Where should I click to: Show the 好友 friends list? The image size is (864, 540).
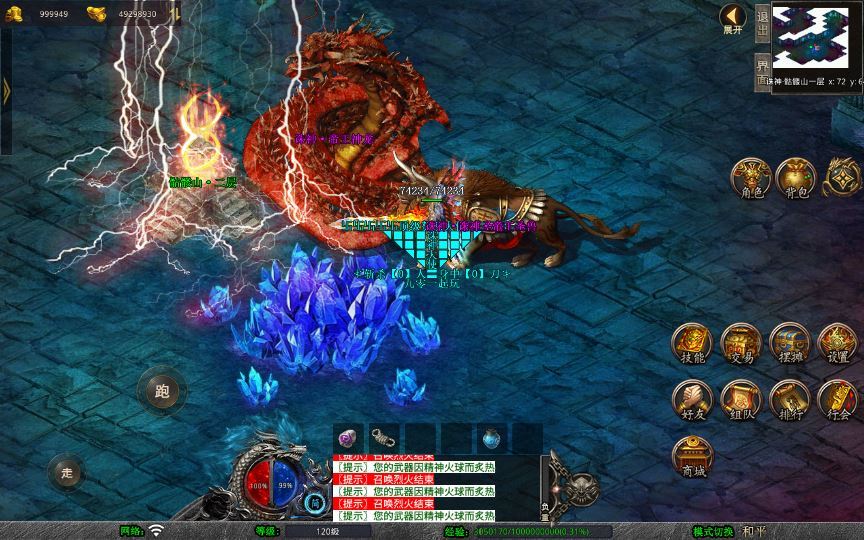[692, 400]
